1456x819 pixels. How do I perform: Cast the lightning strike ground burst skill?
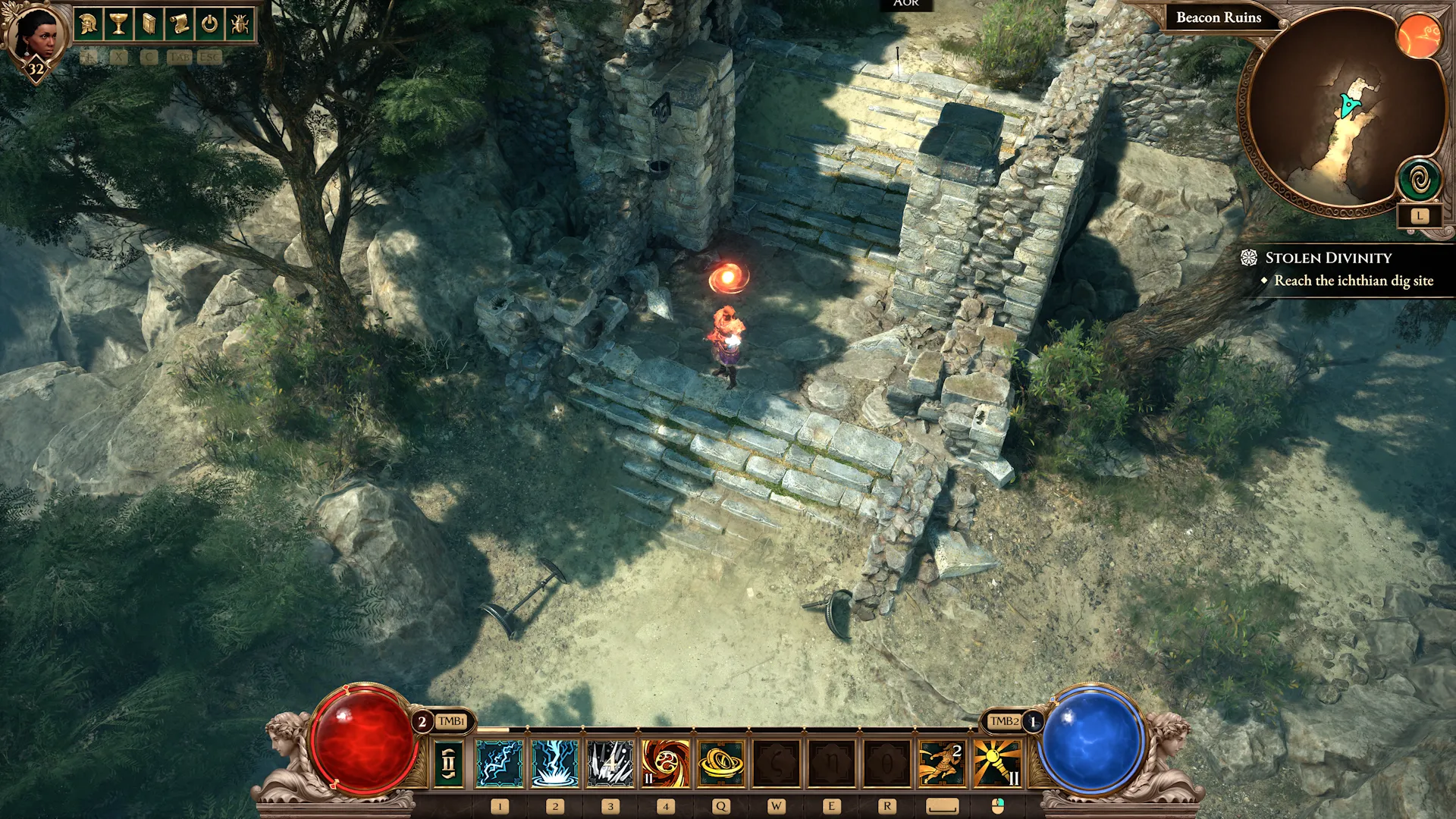coord(555,763)
